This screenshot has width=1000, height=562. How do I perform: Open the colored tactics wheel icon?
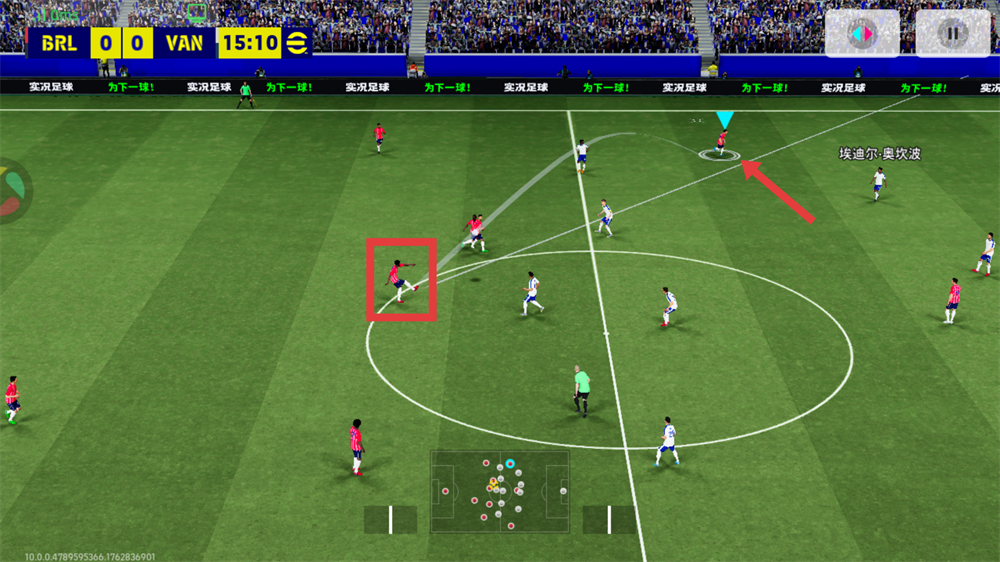[x=10, y=190]
